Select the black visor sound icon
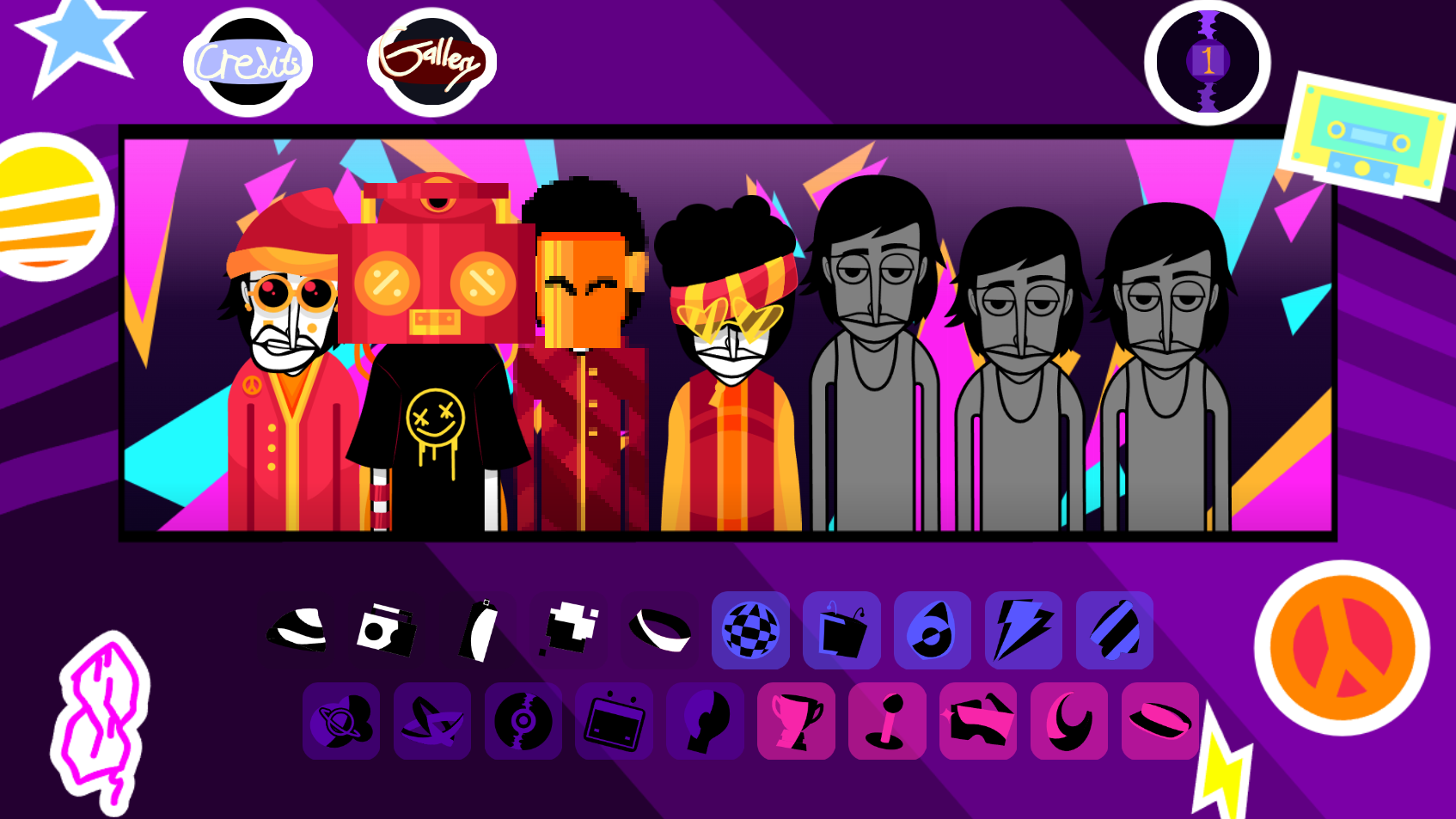The width and height of the screenshot is (1456, 819). [x=659, y=631]
